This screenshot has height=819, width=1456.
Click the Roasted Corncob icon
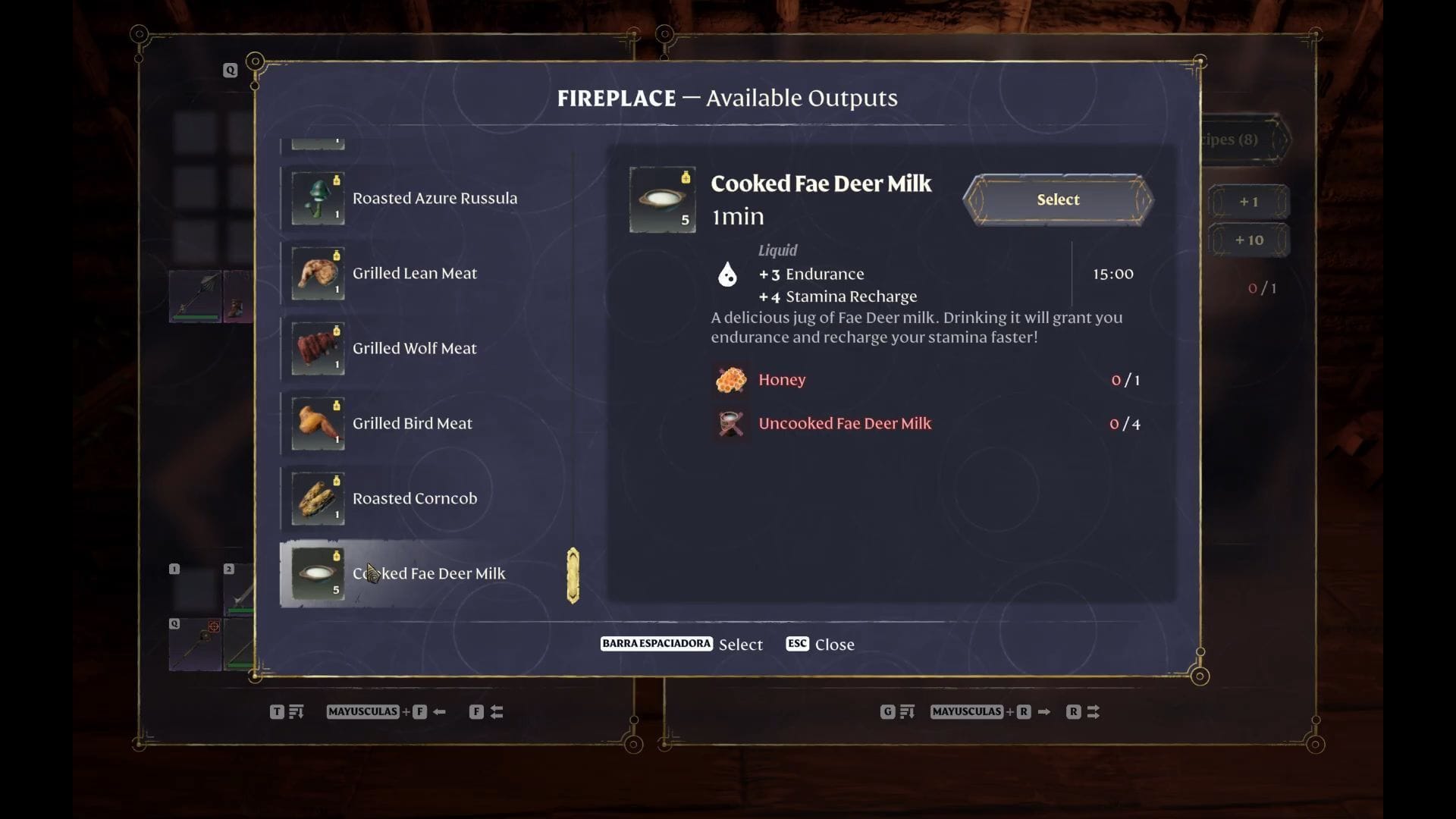click(x=316, y=498)
